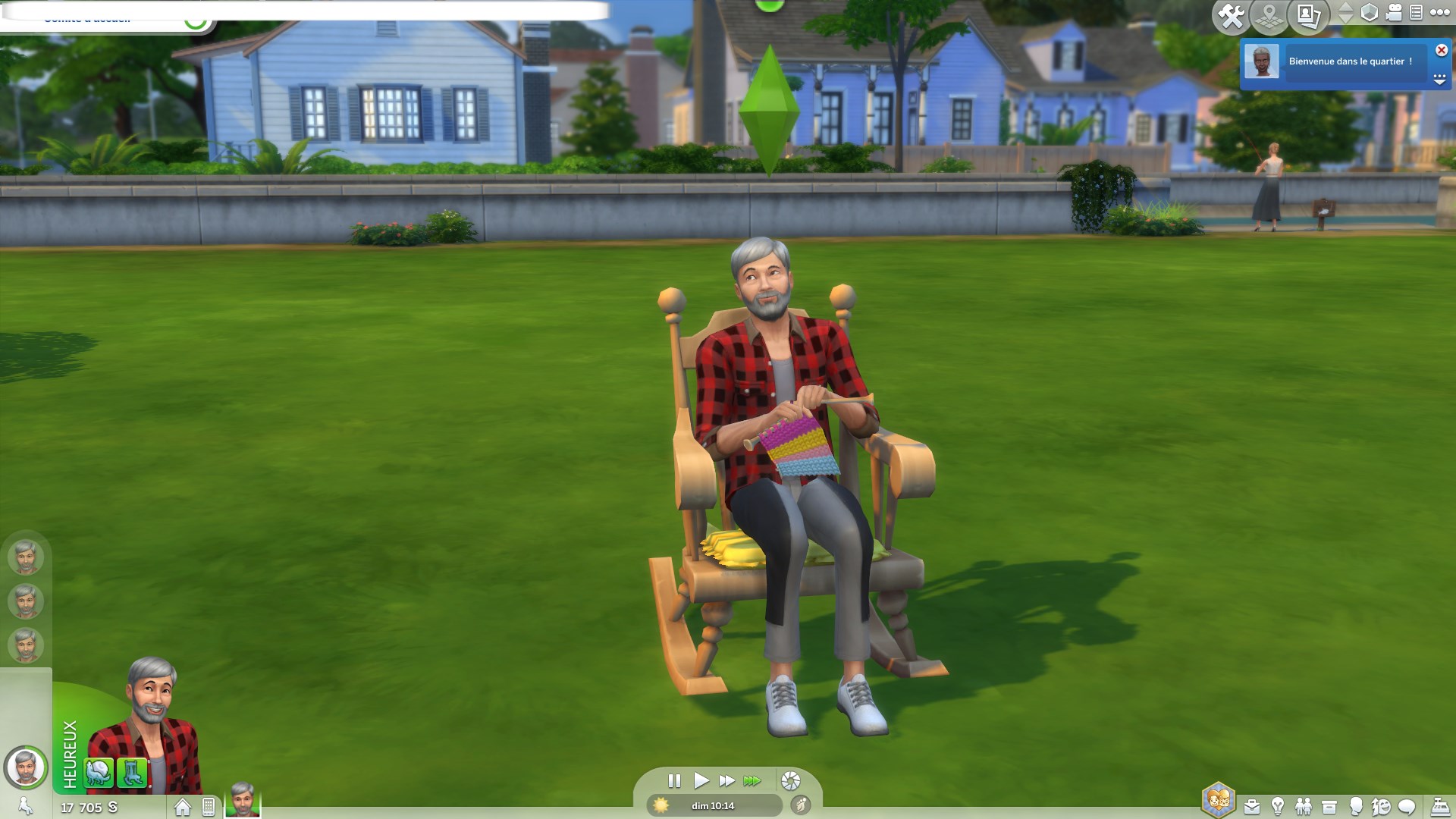Switch to Buy mode via the cash register icon

pyautogui.click(x=1440, y=806)
